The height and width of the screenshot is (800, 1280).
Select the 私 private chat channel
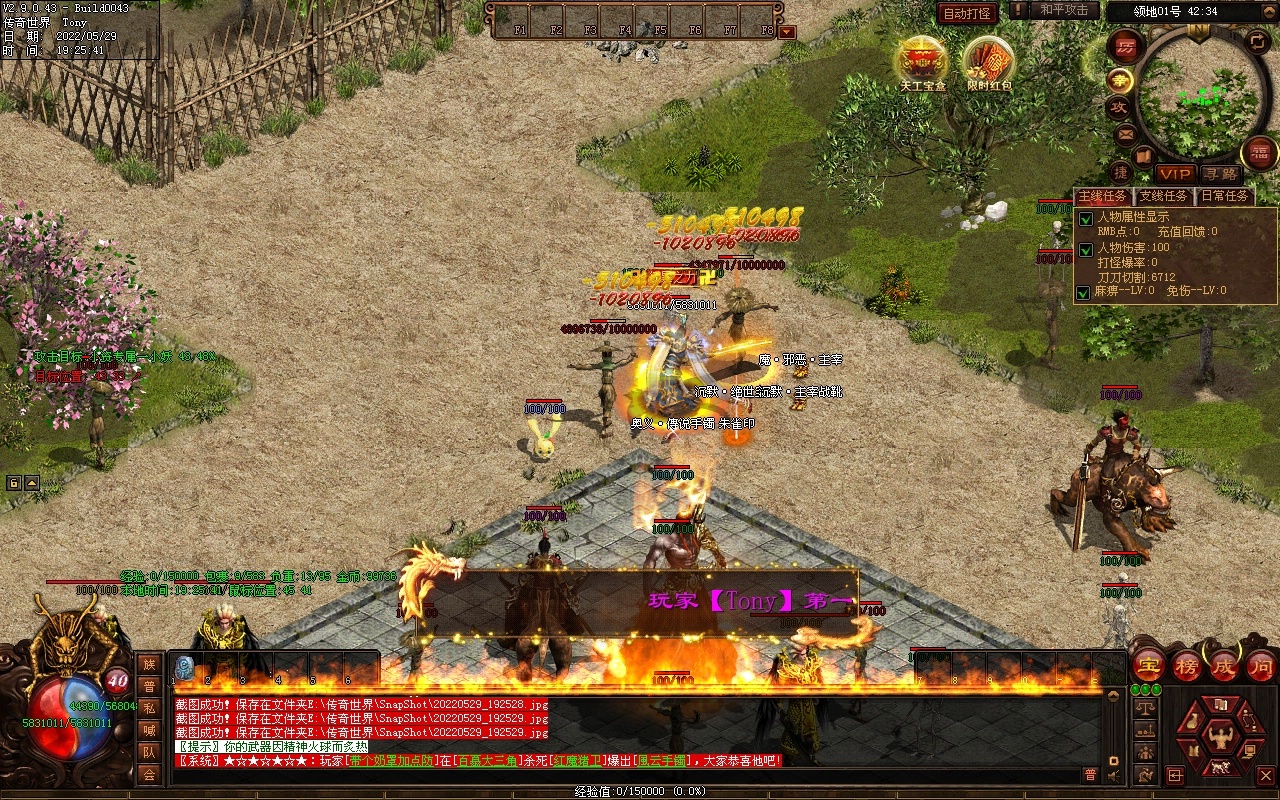pos(149,708)
